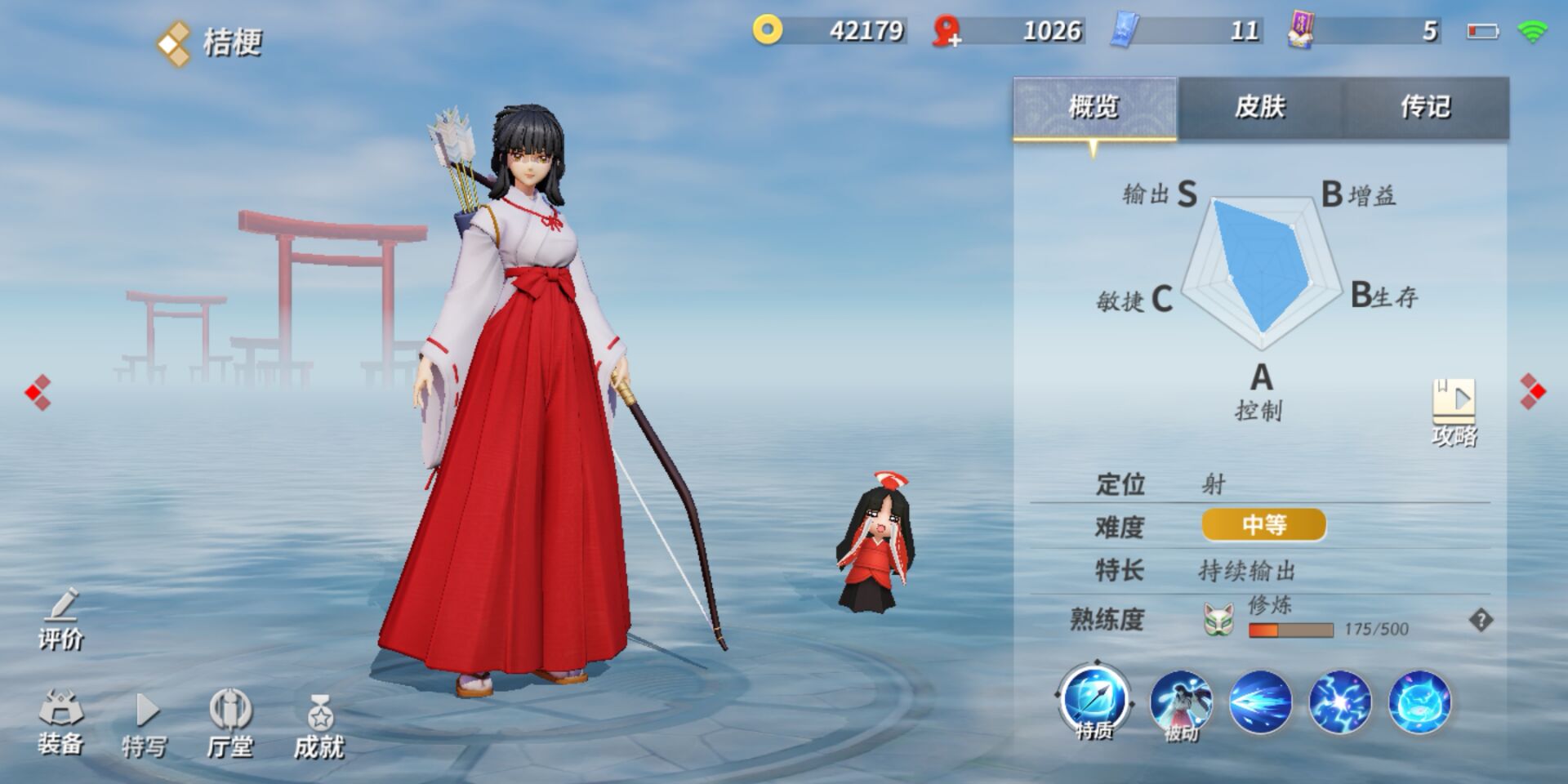The width and height of the screenshot is (1568, 784).
Task: View the 成就 achievements
Action: pos(319,724)
